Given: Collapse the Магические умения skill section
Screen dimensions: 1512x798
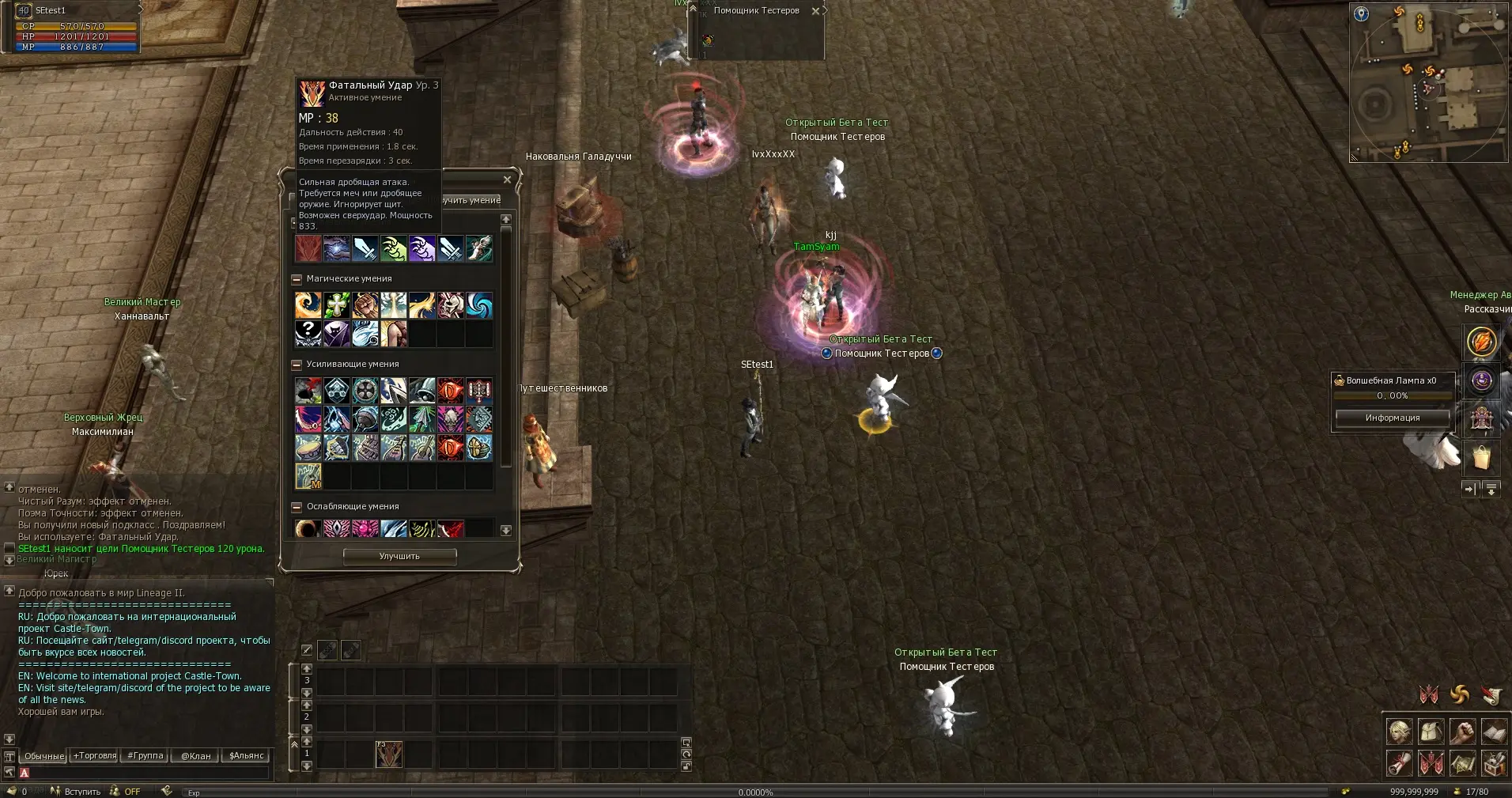Looking at the screenshot, I should click(297, 279).
